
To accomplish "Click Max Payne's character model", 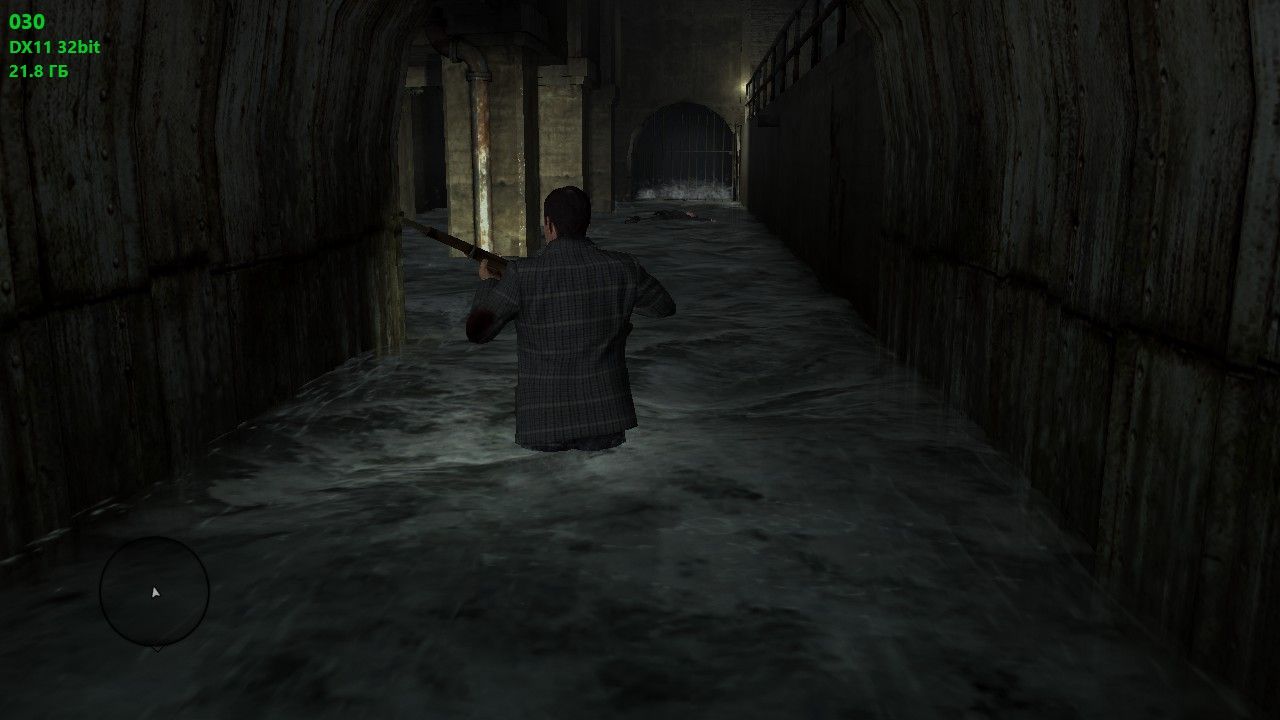I will tap(575, 330).
